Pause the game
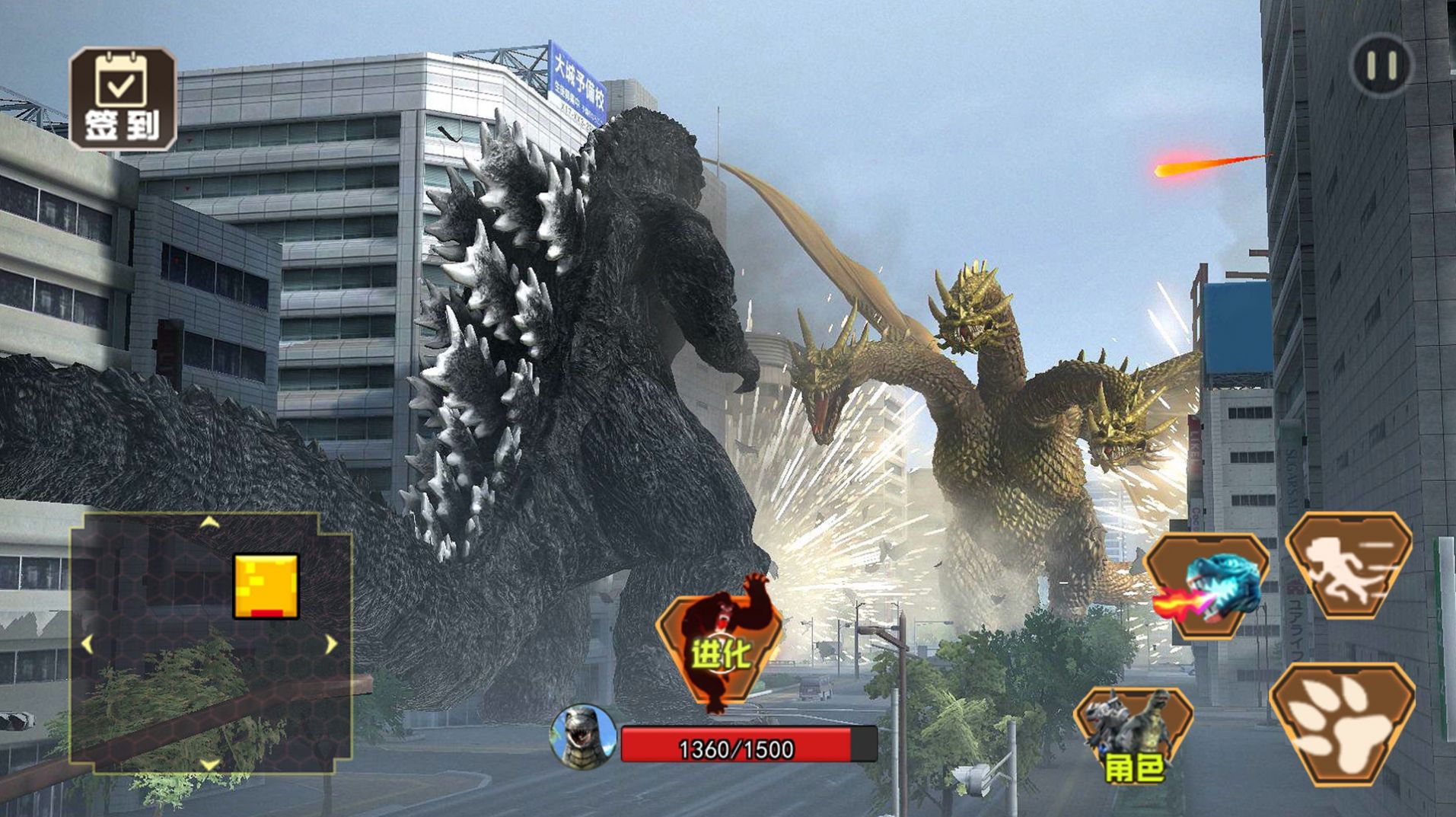The width and height of the screenshot is (1456, 817). tap(1381, 66)
